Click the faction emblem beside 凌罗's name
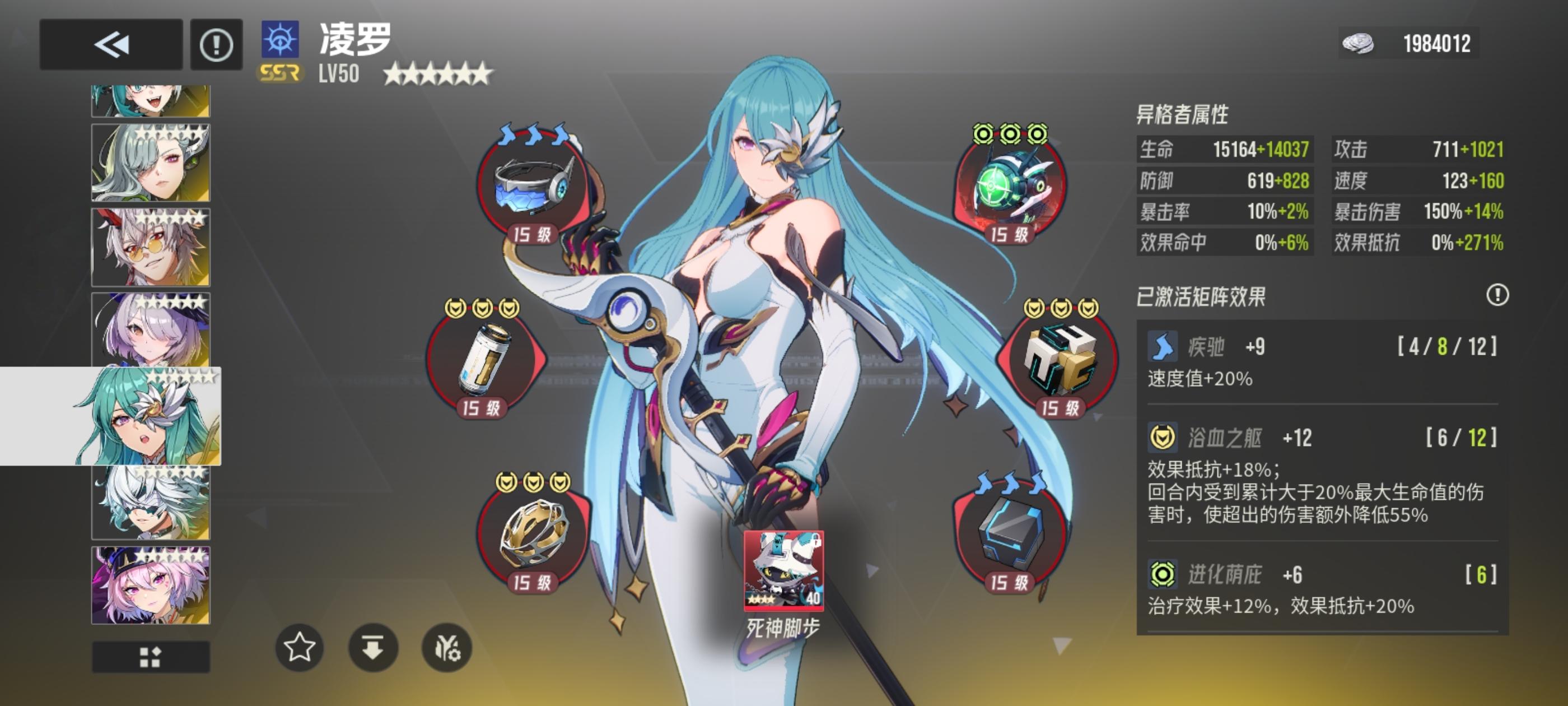 point(281,41)
